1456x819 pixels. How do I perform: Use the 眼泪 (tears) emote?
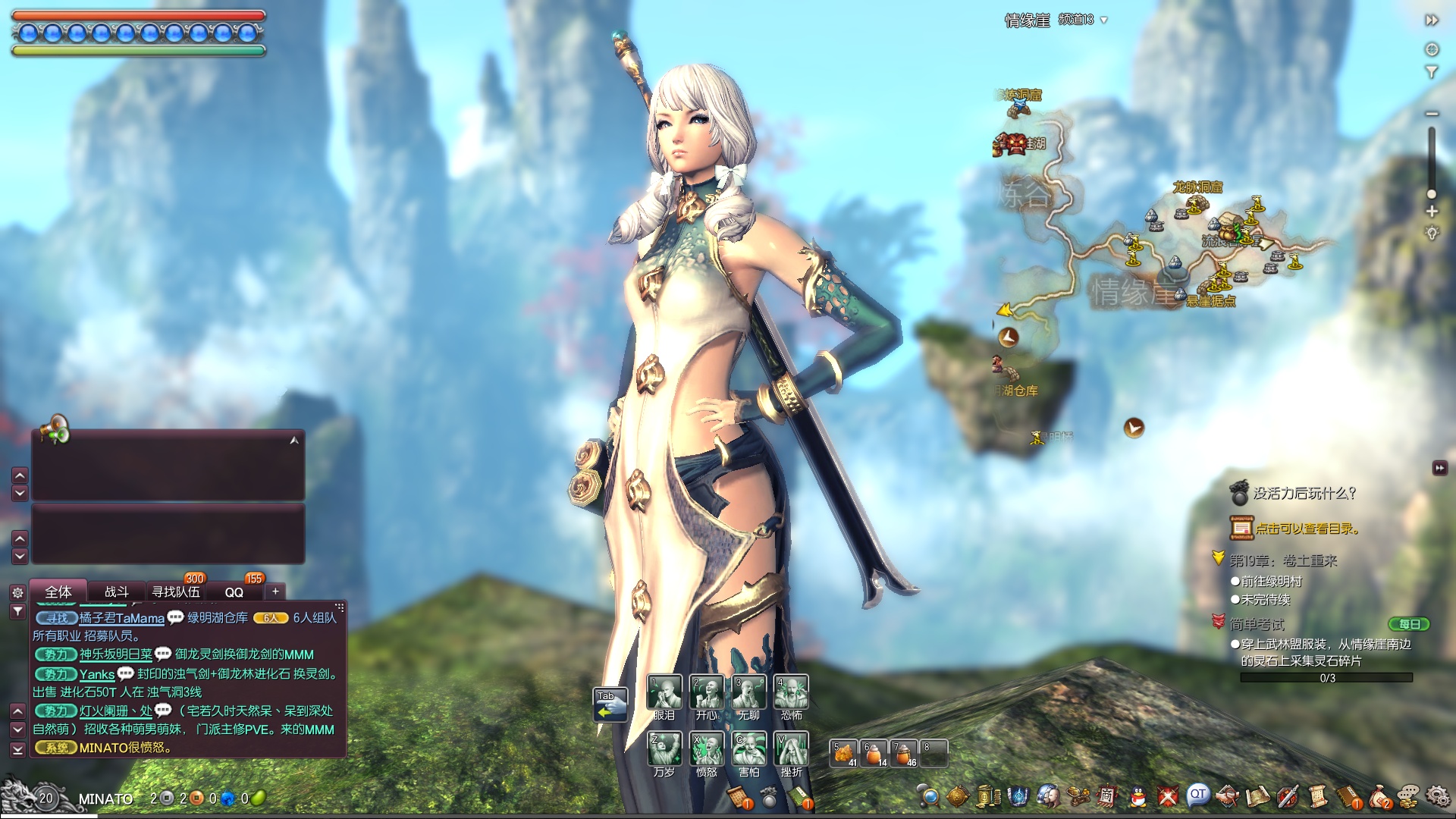pyautogui.click(x=664, y=692)
